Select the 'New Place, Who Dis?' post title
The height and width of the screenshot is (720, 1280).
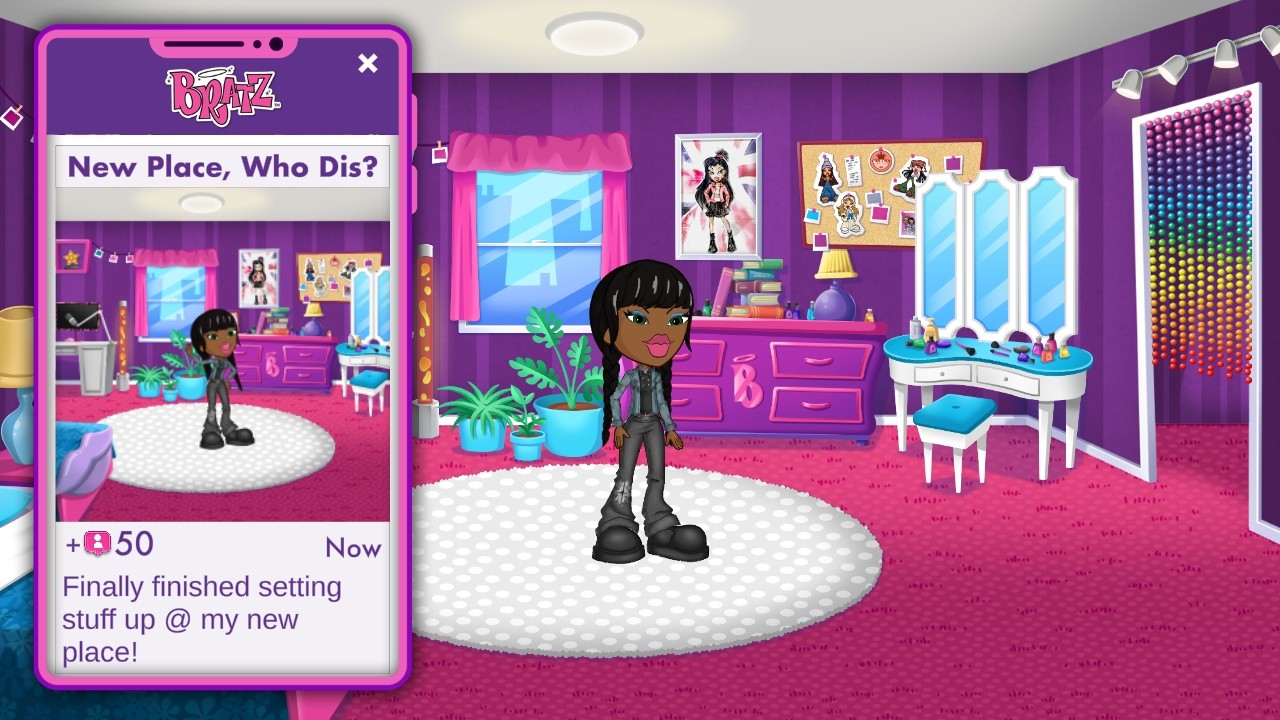(222, 167)
